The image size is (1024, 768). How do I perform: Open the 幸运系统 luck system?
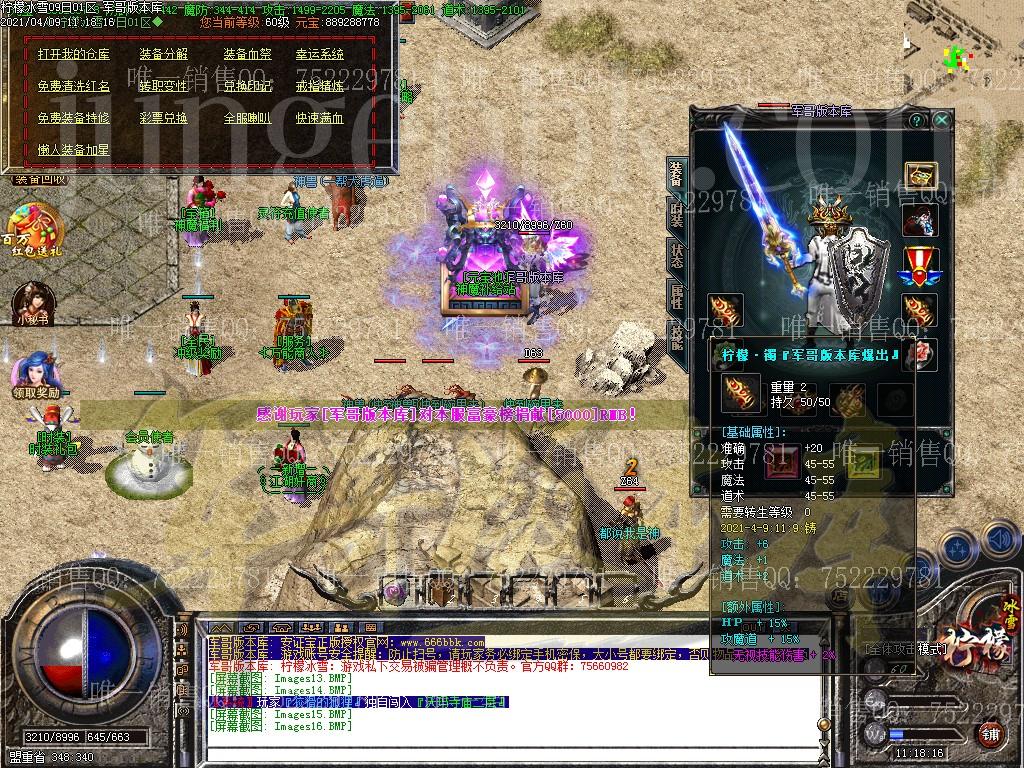coord(319,54)
